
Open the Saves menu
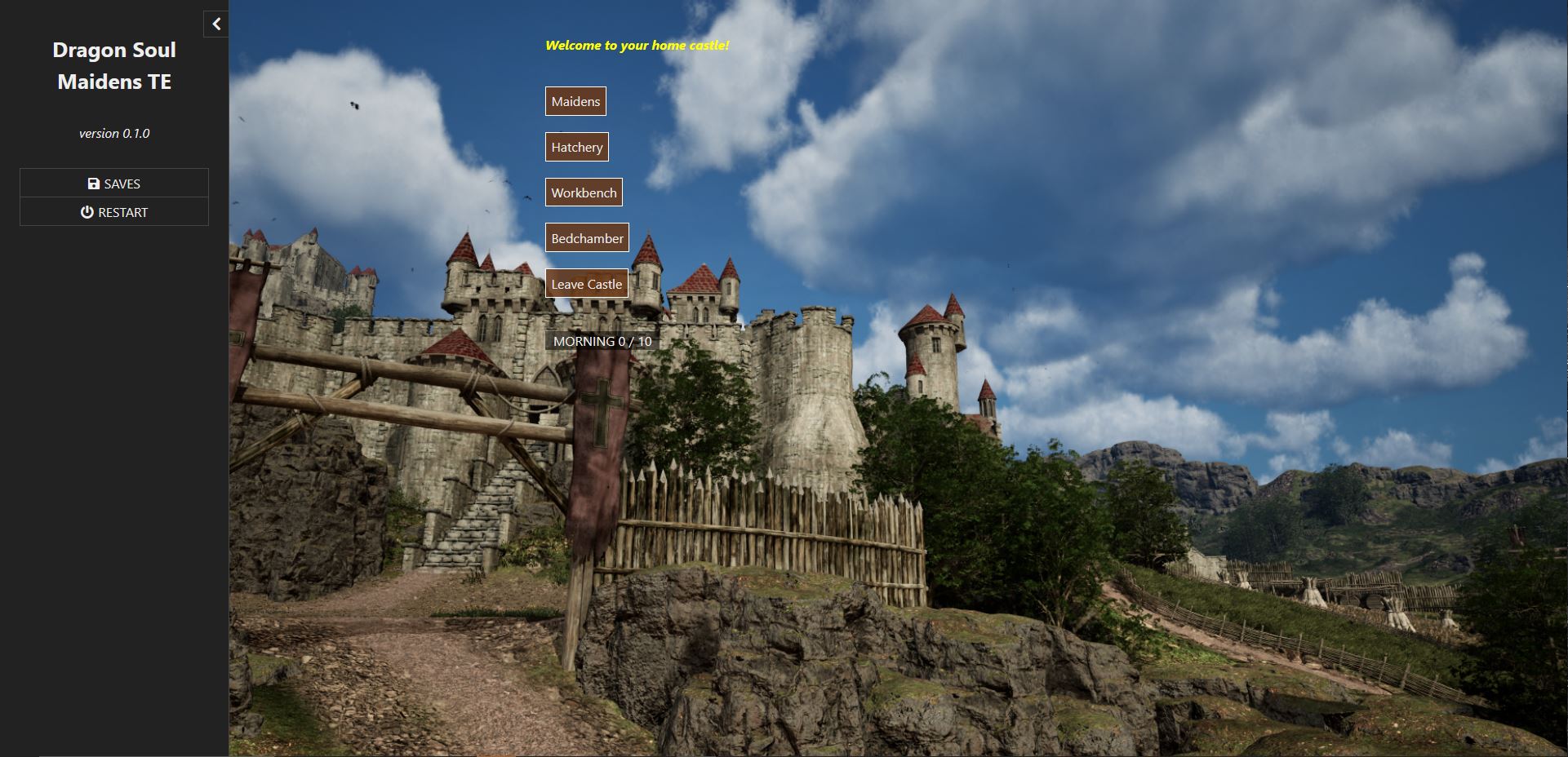pos(114,184)
